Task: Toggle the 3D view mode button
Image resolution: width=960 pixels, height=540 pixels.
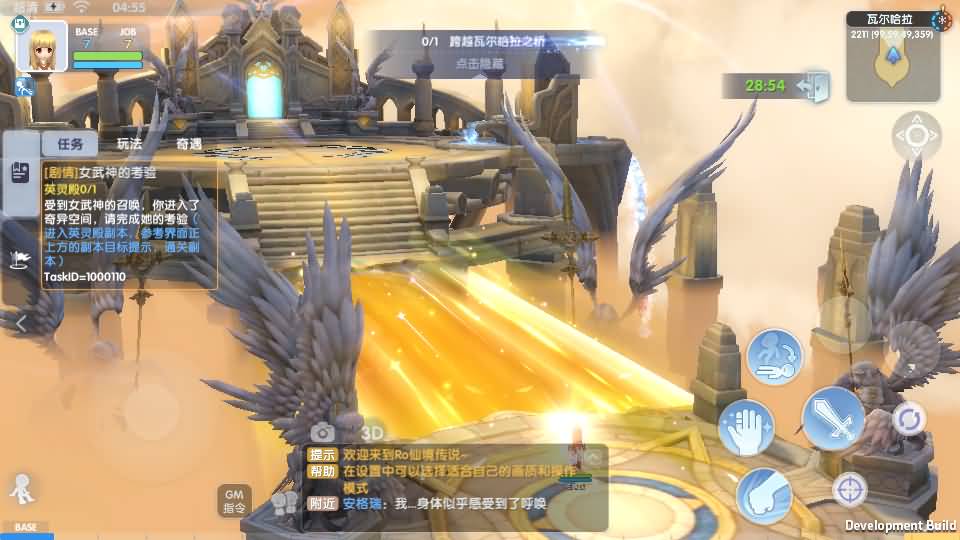Action: (372, 432)
